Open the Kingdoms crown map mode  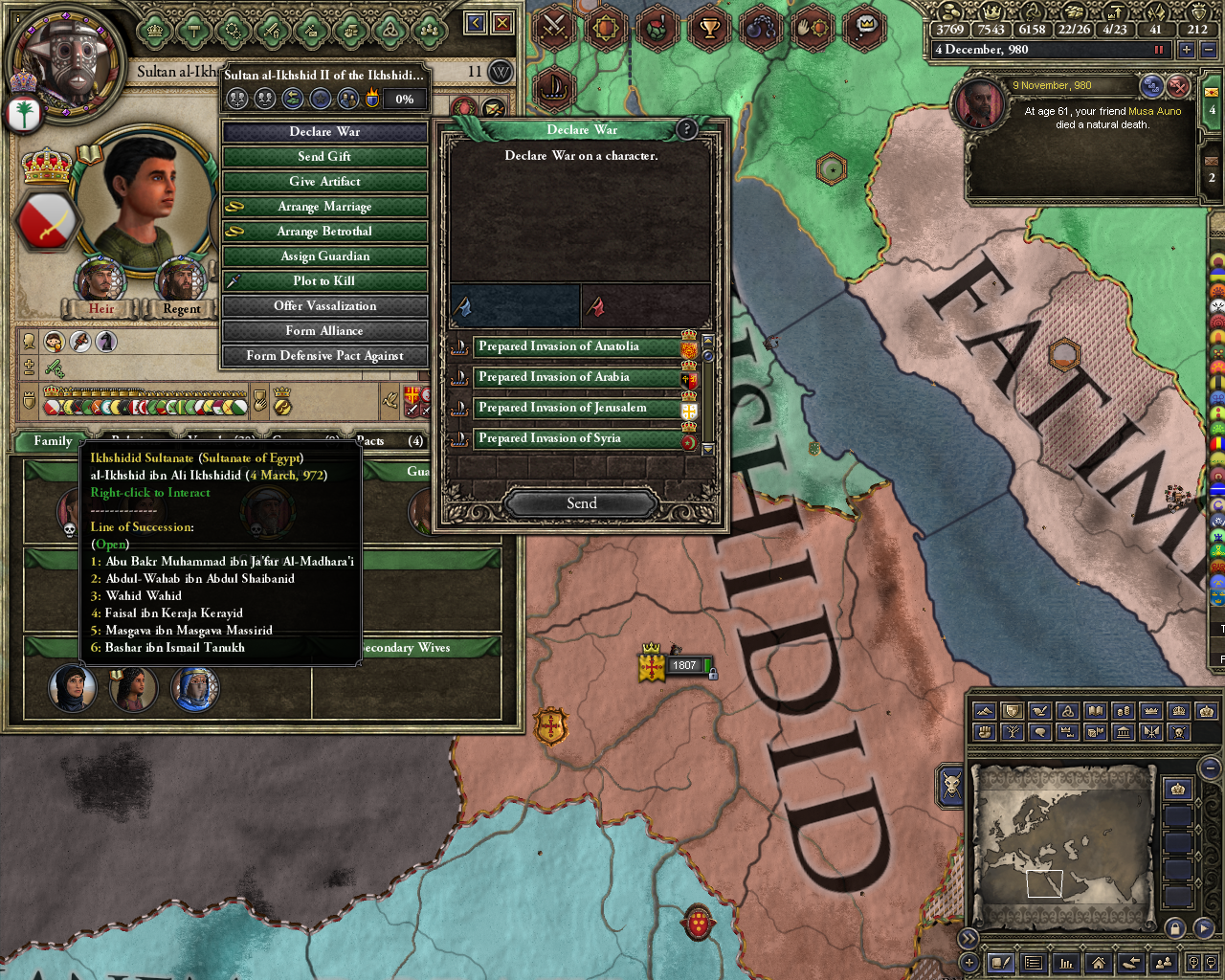click(1150, 711)
